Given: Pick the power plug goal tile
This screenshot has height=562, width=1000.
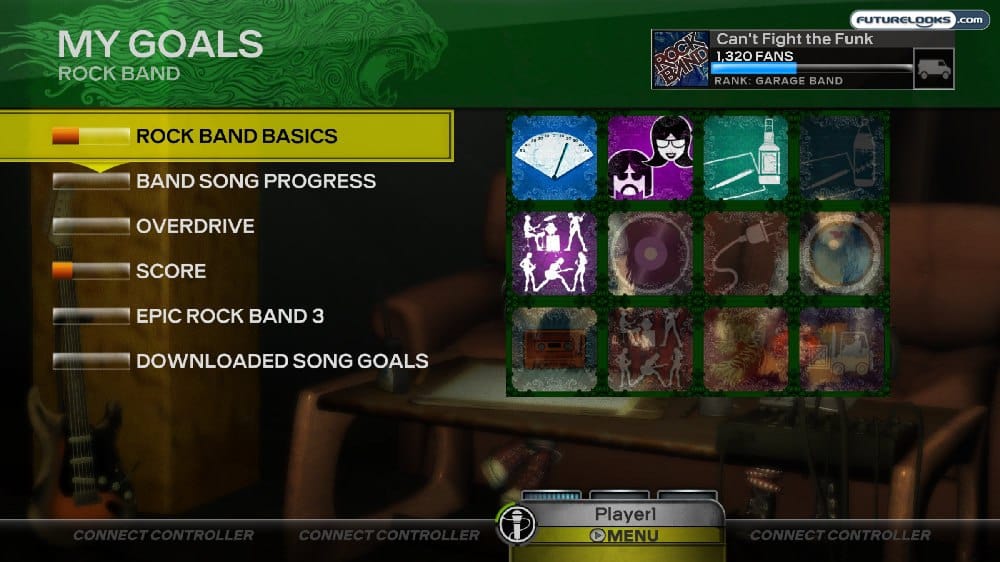Looking at the screenshot, I should click(x=746, y=253).
